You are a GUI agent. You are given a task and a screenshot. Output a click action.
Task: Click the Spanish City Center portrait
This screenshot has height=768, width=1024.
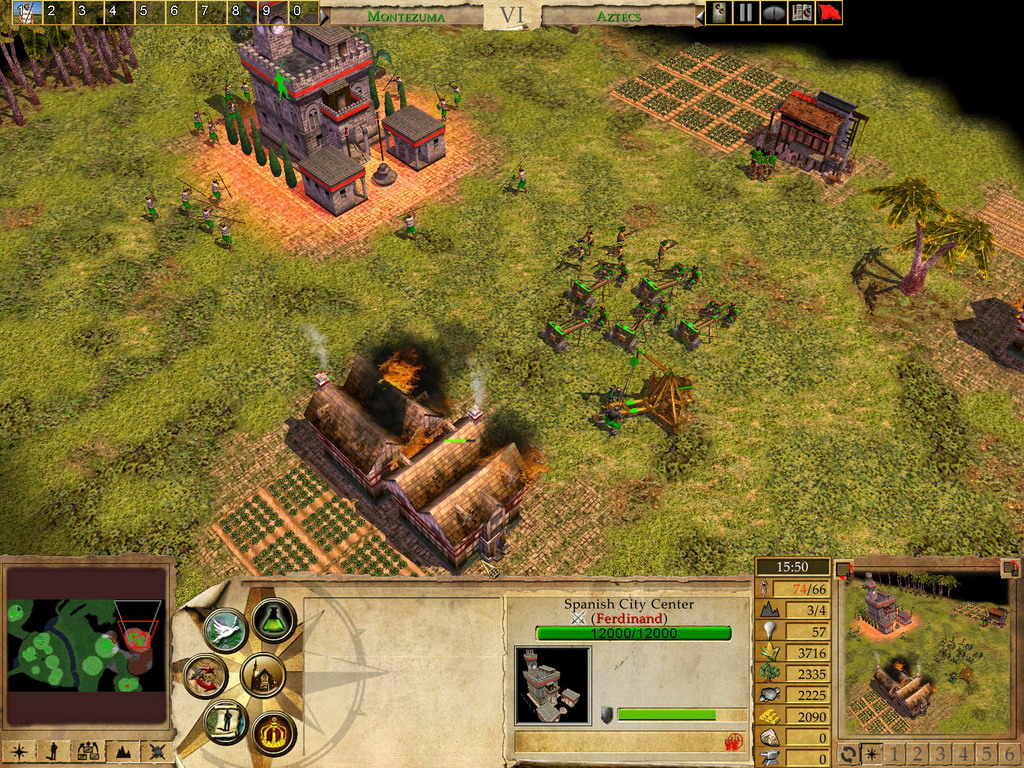point(552,684)
